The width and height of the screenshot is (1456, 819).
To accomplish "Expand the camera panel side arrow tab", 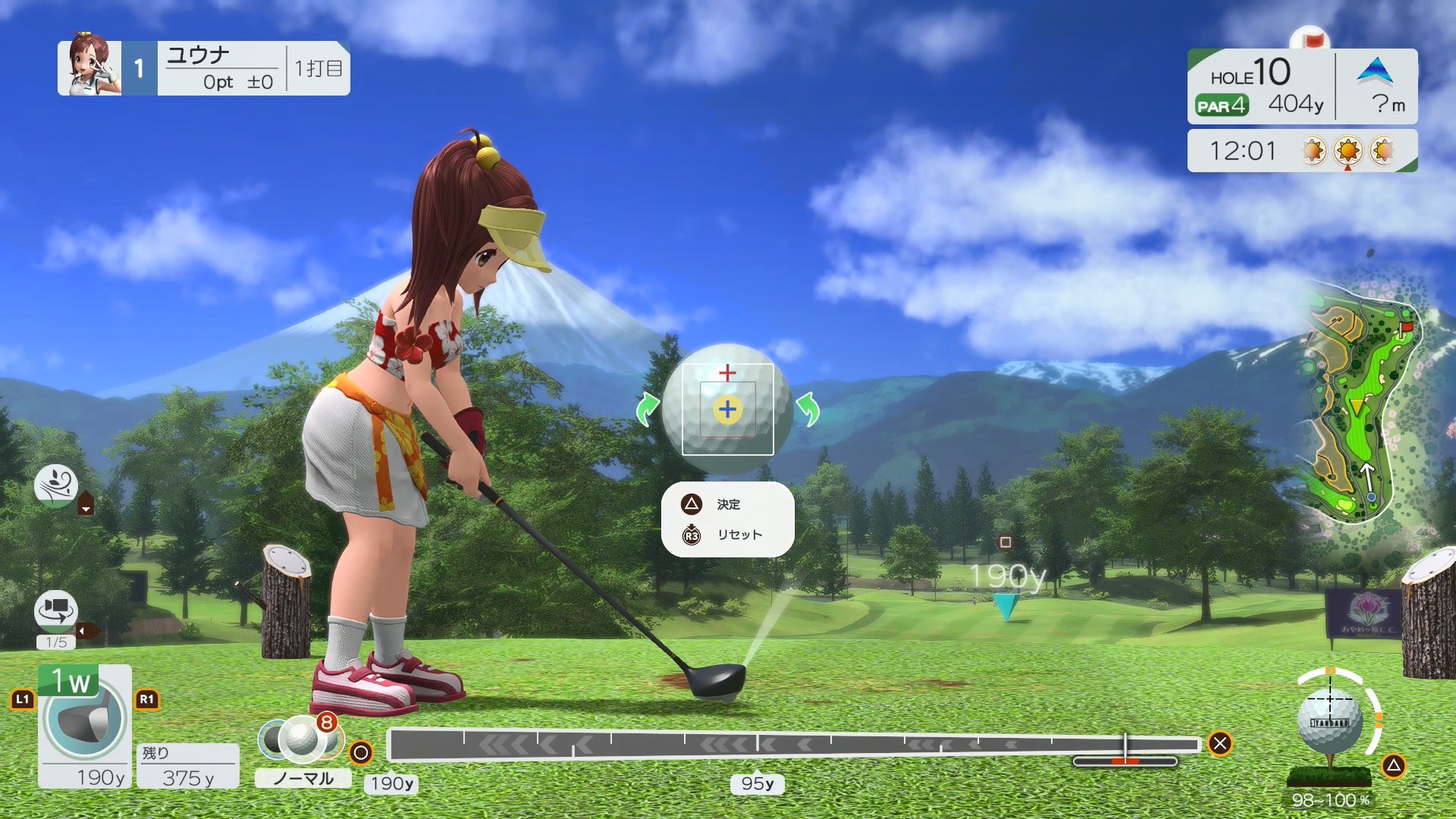I will pyautogui.click(x=86, y=632).
